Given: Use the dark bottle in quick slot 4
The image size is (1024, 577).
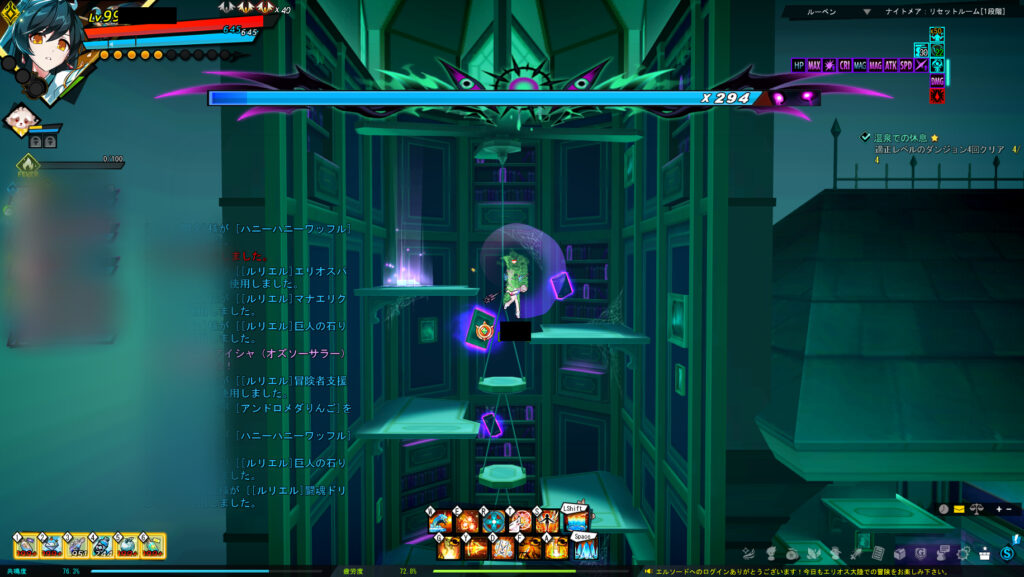Looking at the screenshot, I should [x=102, y=545].
